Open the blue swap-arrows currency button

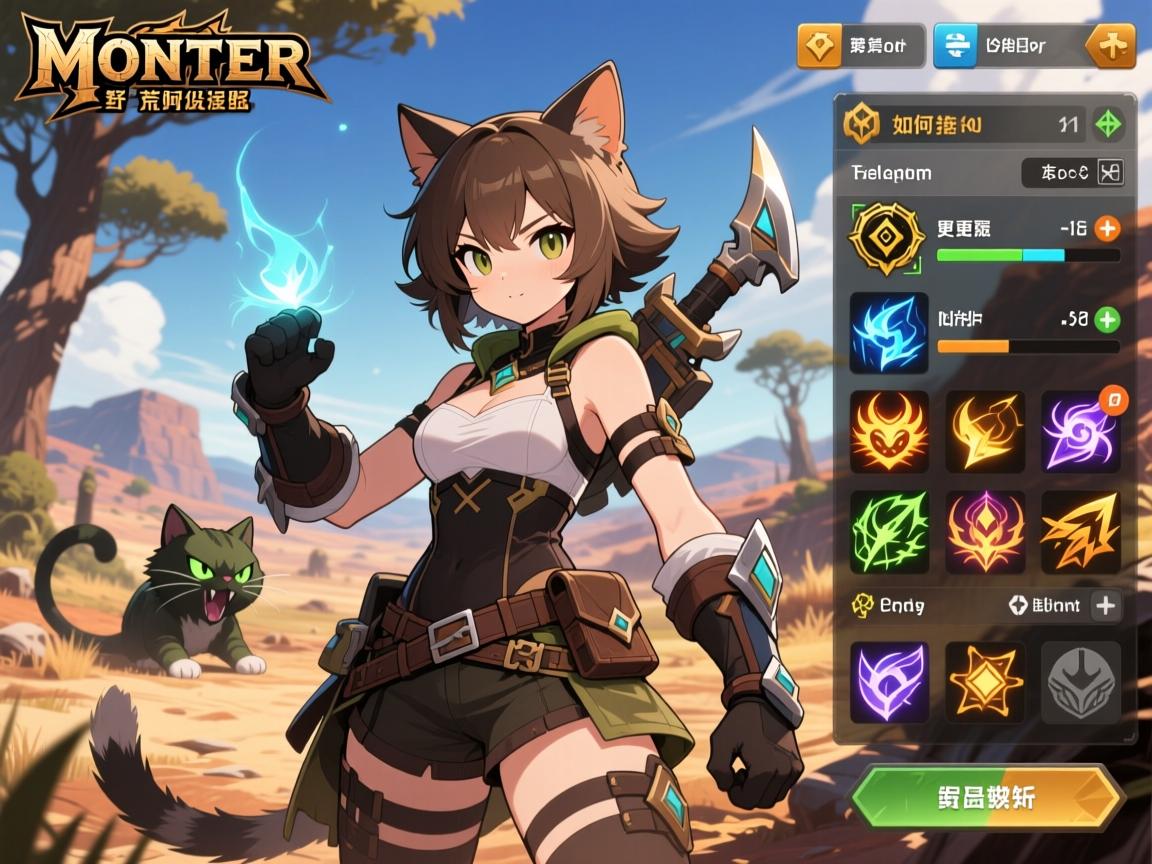point(955,46)
